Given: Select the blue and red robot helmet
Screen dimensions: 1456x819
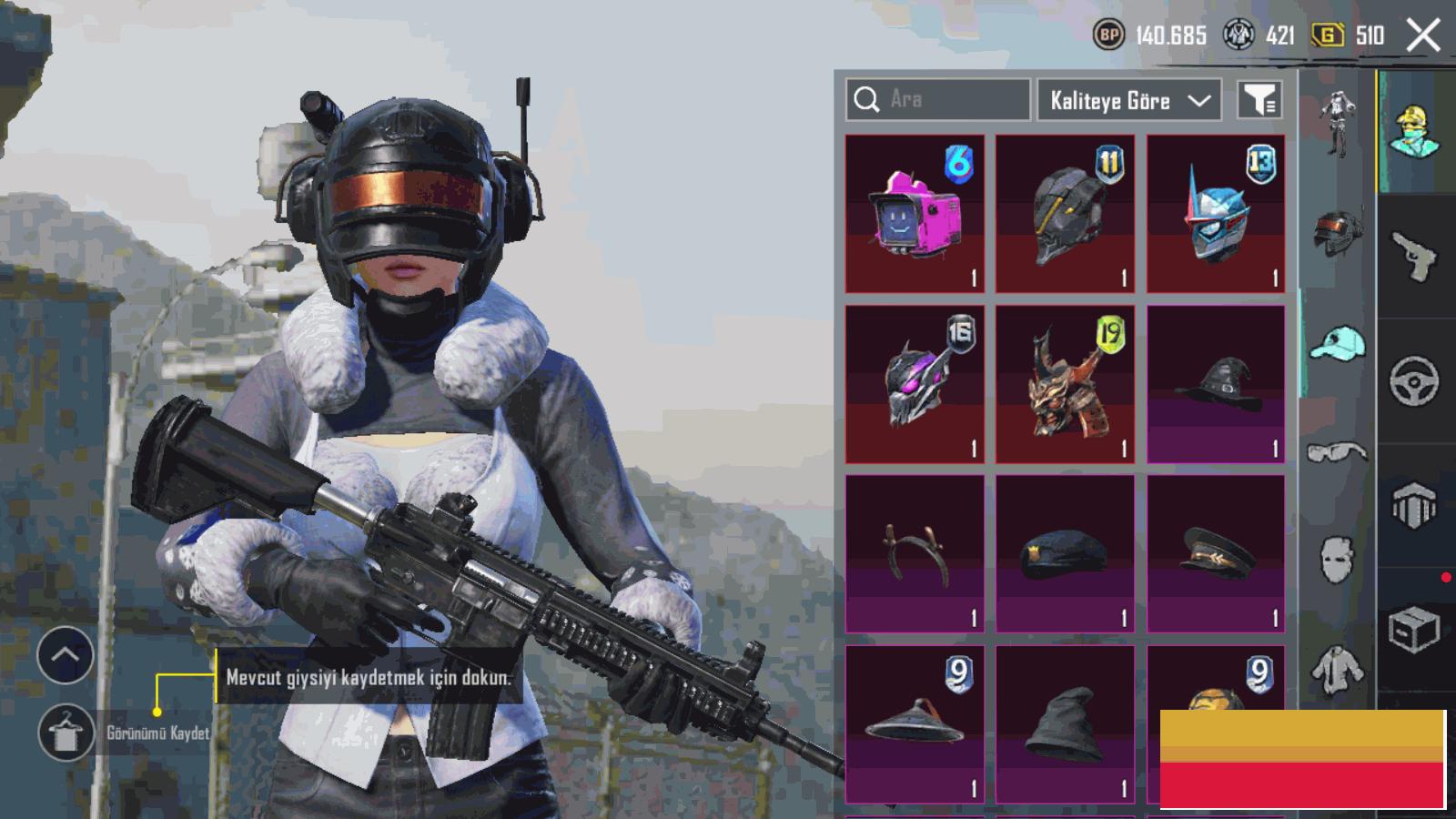Looking at the screenshot, I should pyautogui.click(x=1216, y=214).
